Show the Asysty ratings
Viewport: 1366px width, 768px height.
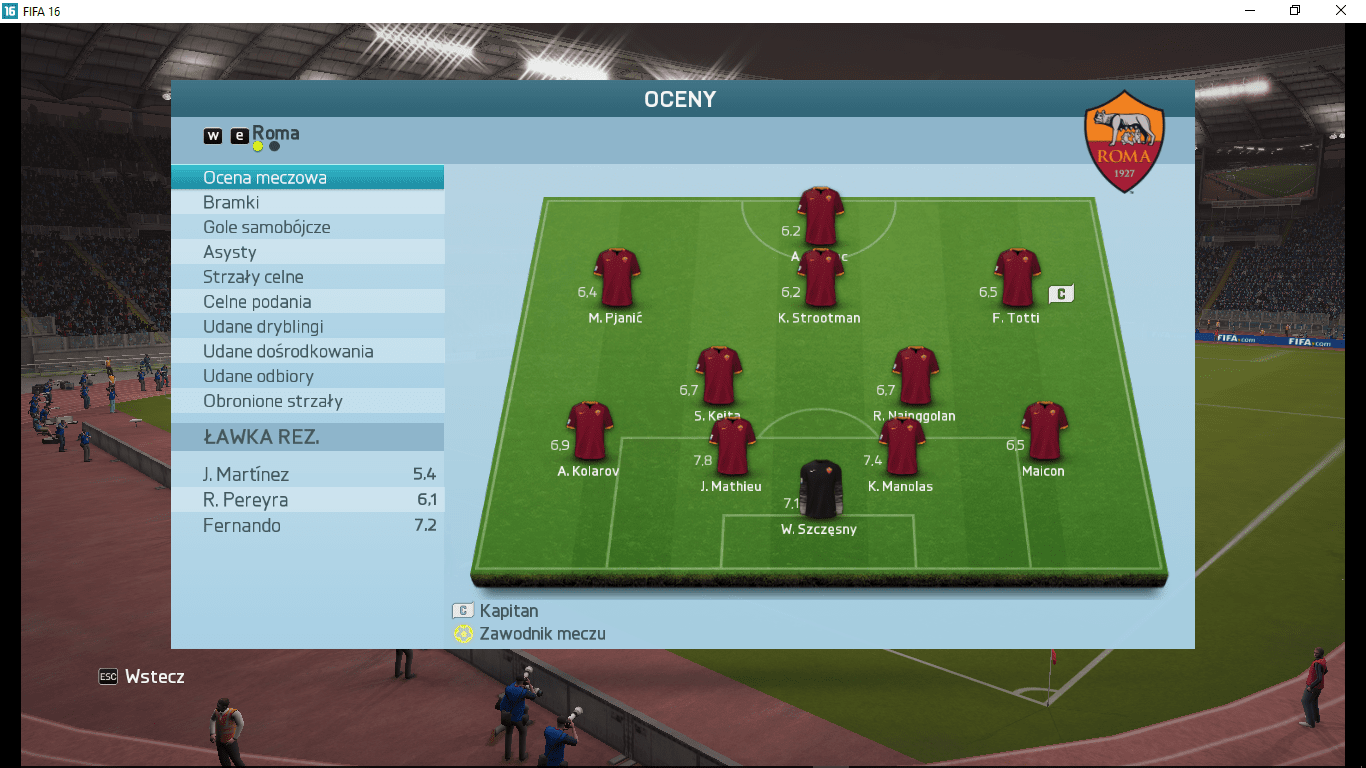tap(230, 252)
